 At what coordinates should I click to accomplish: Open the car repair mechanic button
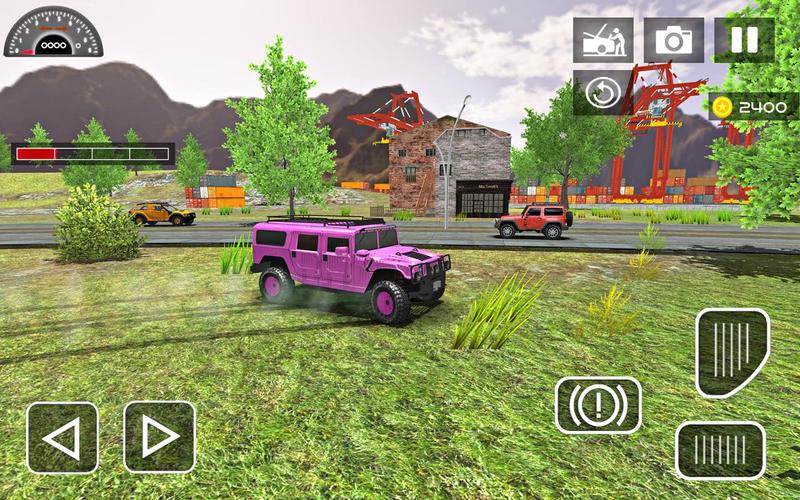(602, 40)
